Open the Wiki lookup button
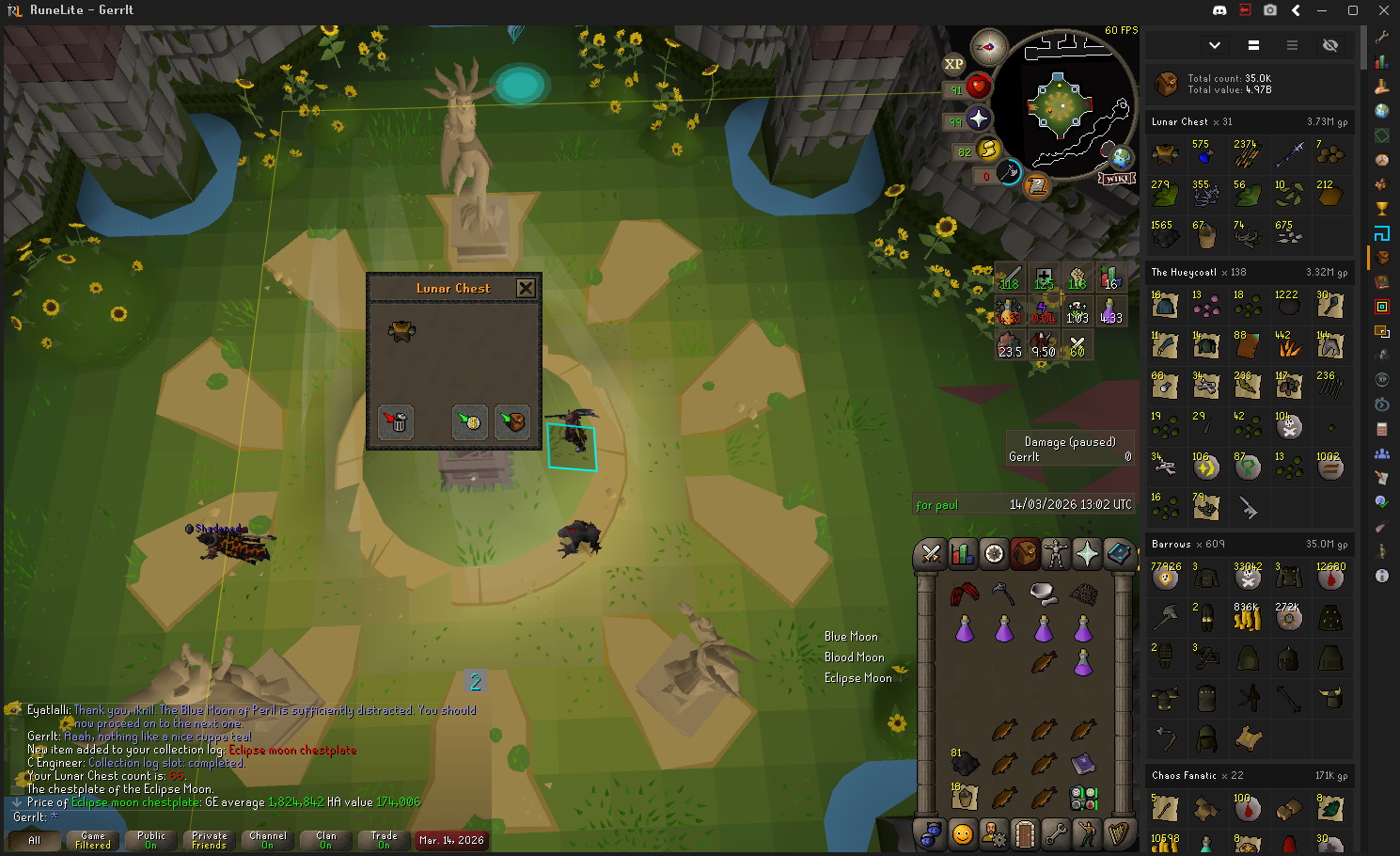 (1117, 179)
